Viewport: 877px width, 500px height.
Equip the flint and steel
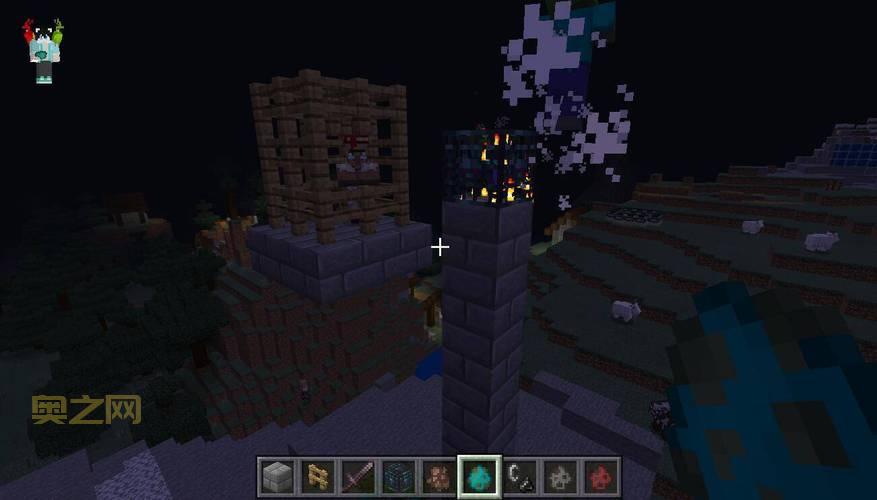520,477
